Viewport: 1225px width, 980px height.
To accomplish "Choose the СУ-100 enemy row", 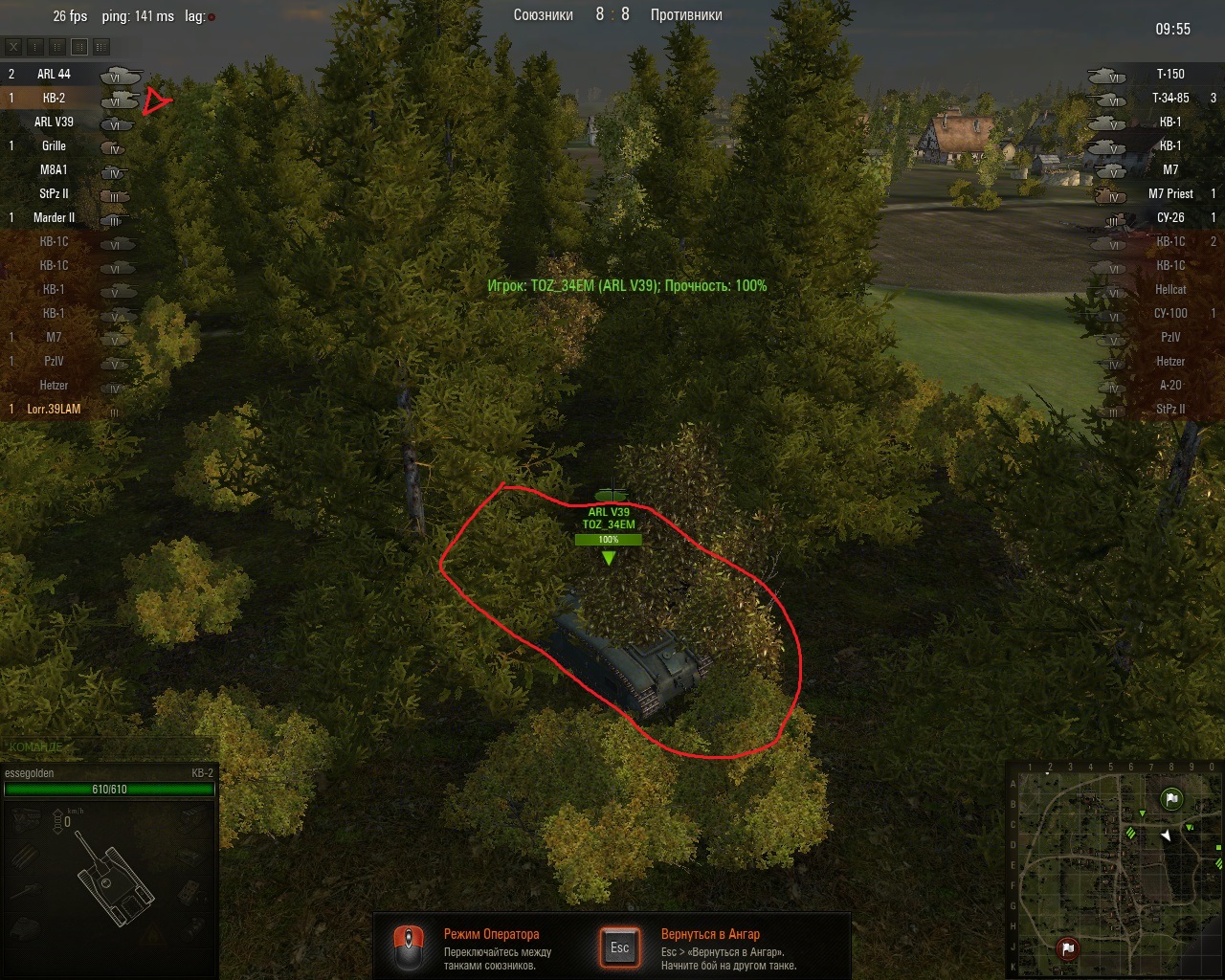I will coord(1169,313).
